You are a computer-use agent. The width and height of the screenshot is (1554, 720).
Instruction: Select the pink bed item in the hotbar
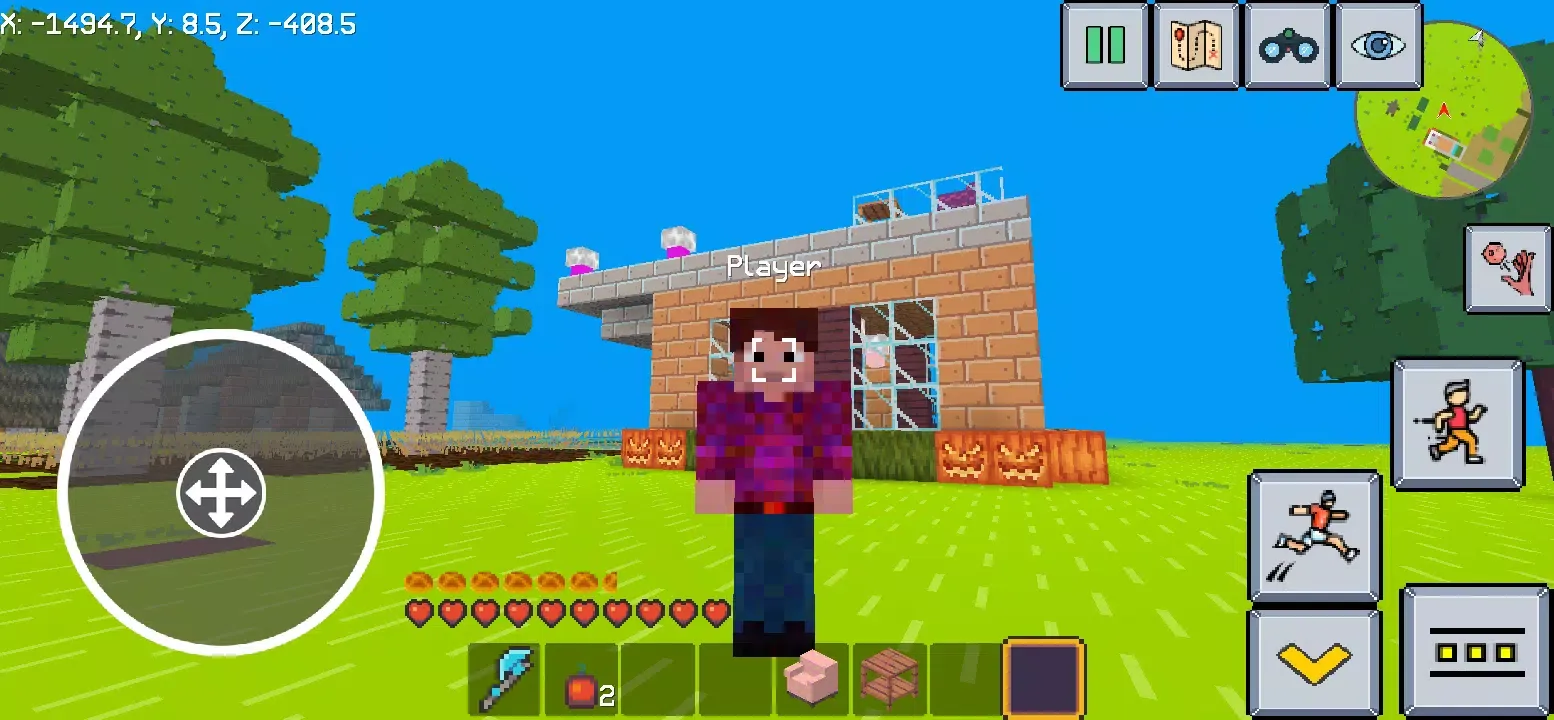tap(812, 678)
